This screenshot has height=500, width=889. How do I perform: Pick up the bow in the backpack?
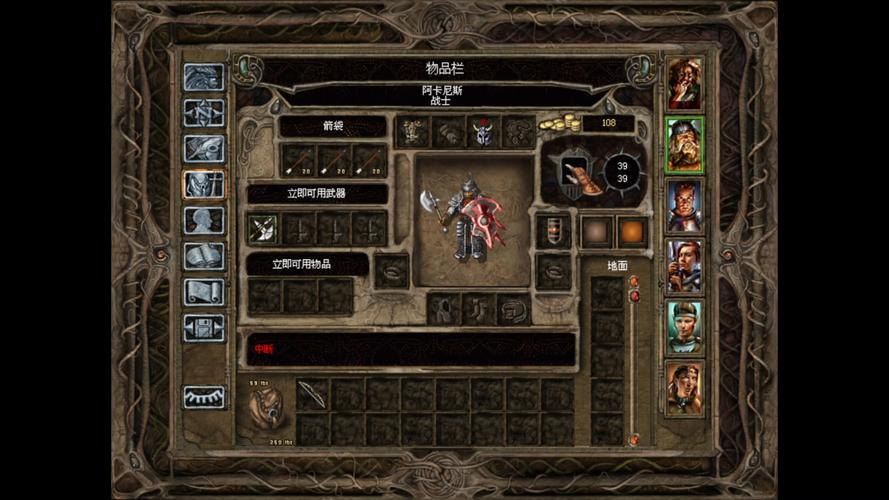[312, 394]
